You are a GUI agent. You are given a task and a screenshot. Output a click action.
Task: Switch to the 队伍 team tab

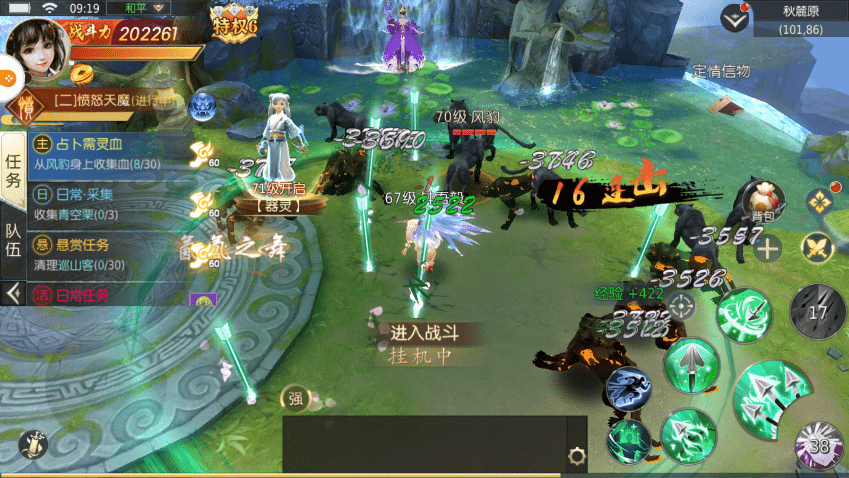[x=13, y=244]
